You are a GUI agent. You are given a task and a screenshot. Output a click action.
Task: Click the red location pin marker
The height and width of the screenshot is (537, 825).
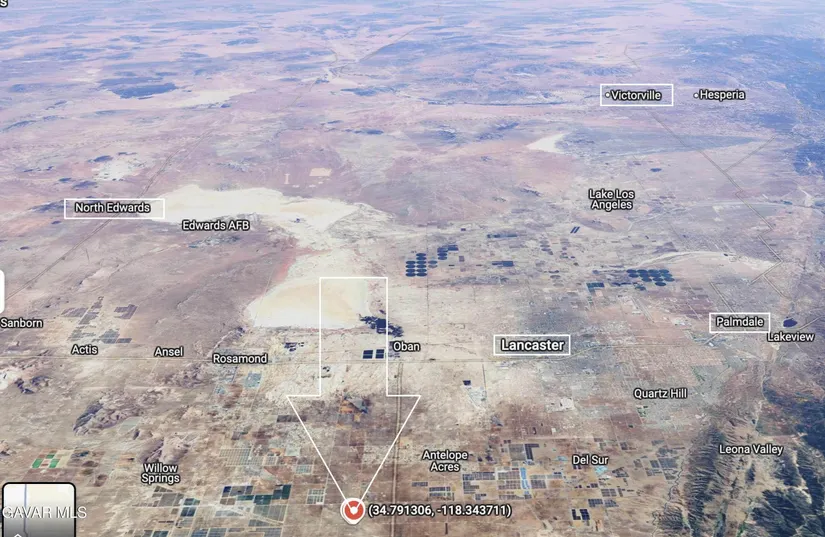[352, 510]
